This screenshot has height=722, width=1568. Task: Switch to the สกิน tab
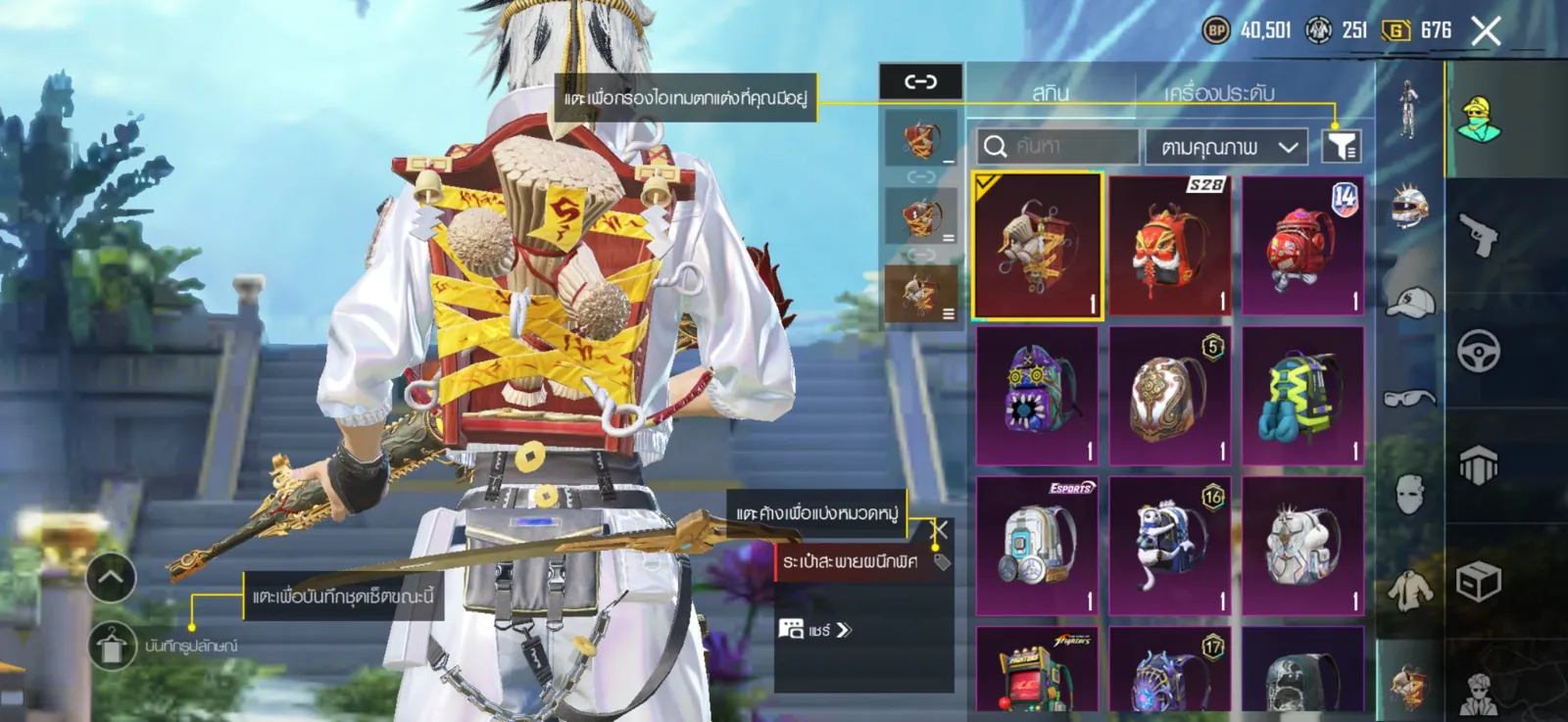point(1050,93)
